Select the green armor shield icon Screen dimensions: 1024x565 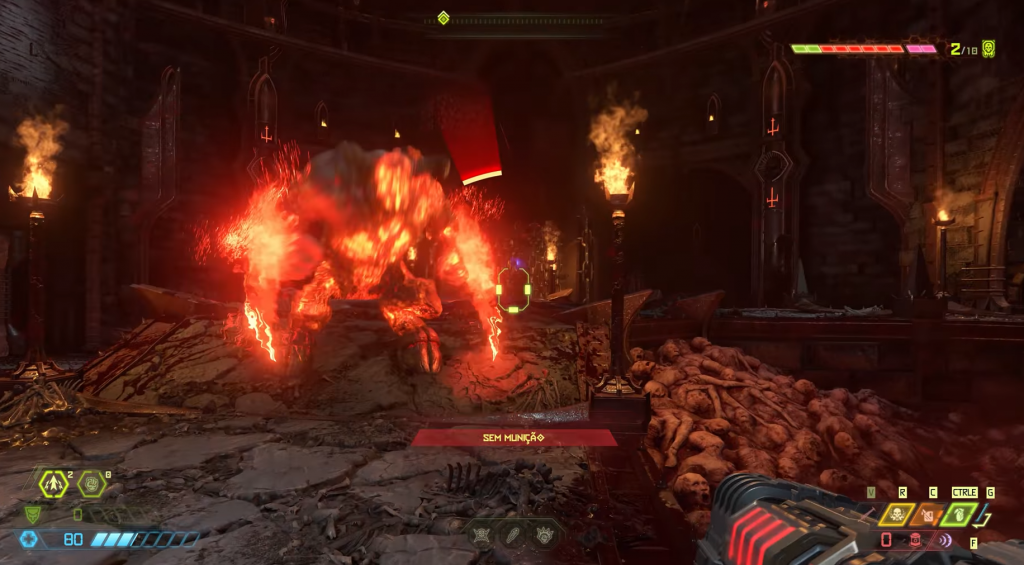[32, 514]
